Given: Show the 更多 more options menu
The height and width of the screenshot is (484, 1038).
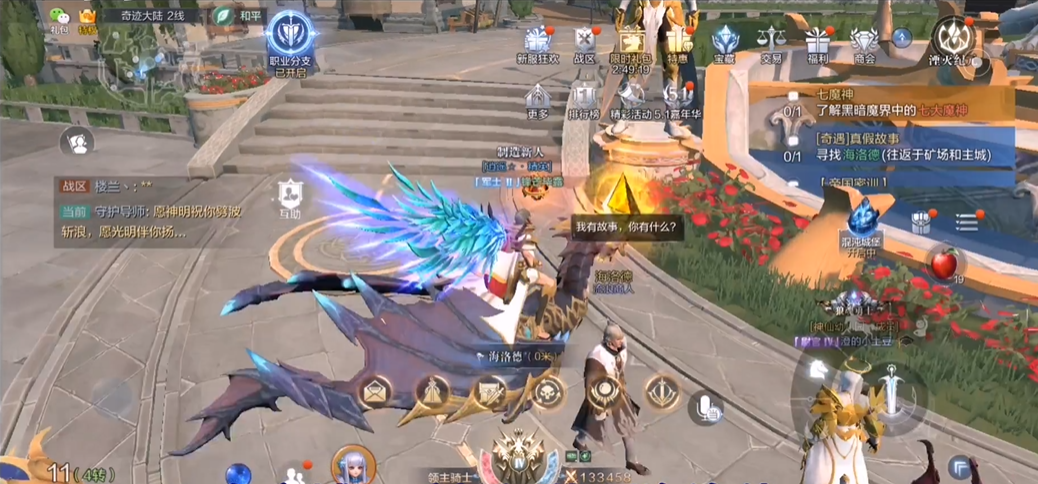Looking at the screenshot, I should coord(538,99).
